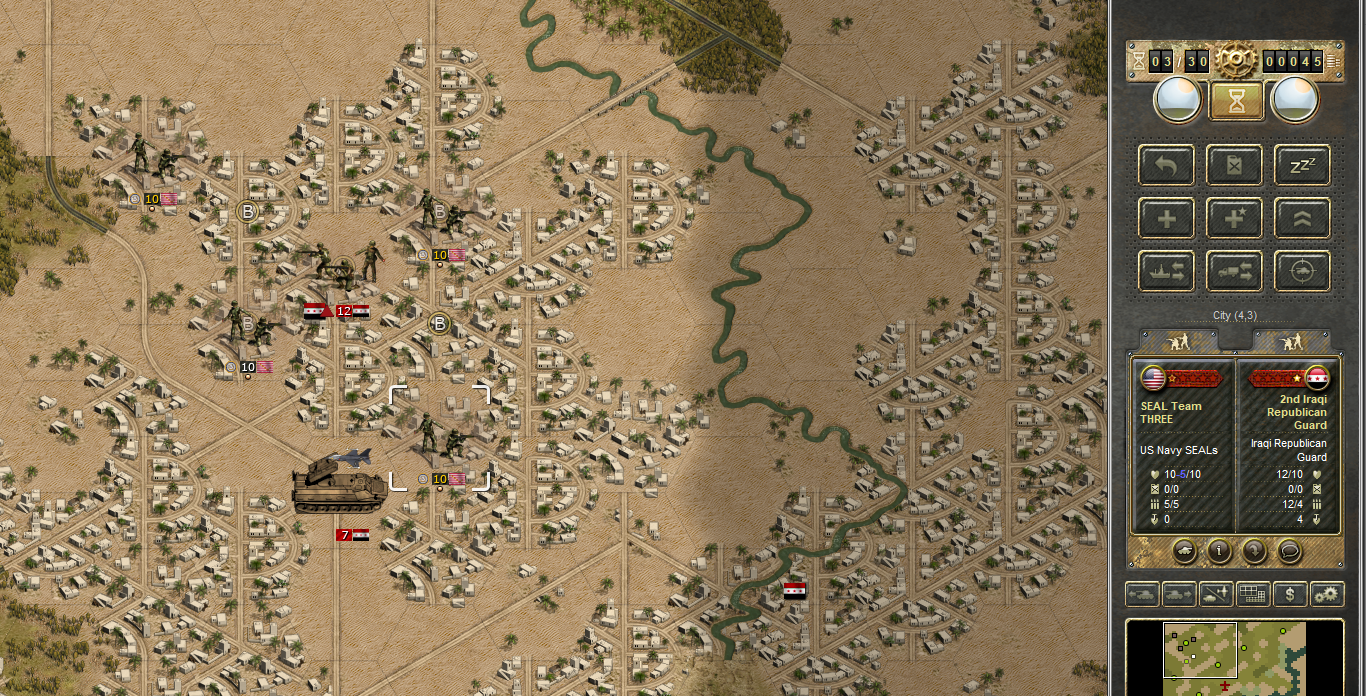This screenshot has width=1366, height=696.
Task: Use elite replacements (plus with star)
Action: click(x=1234, y=217)
